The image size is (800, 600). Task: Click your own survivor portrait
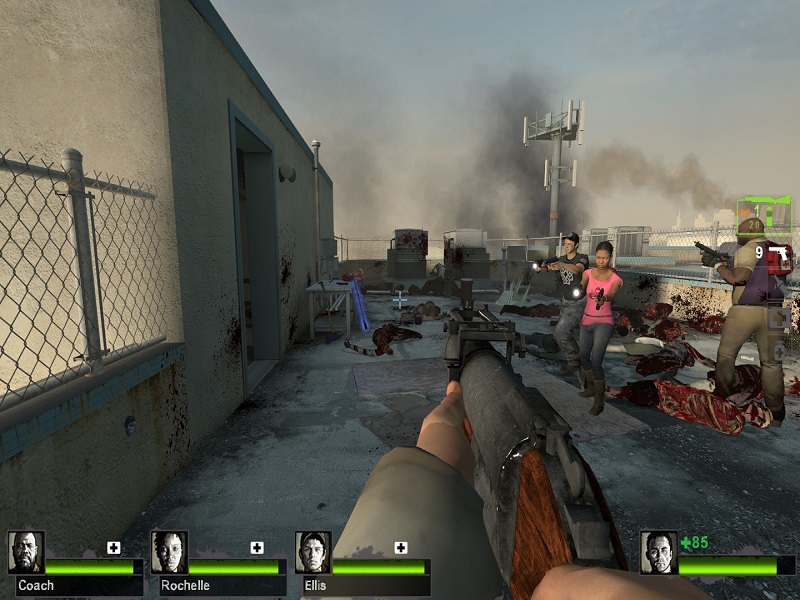(658, 552)
